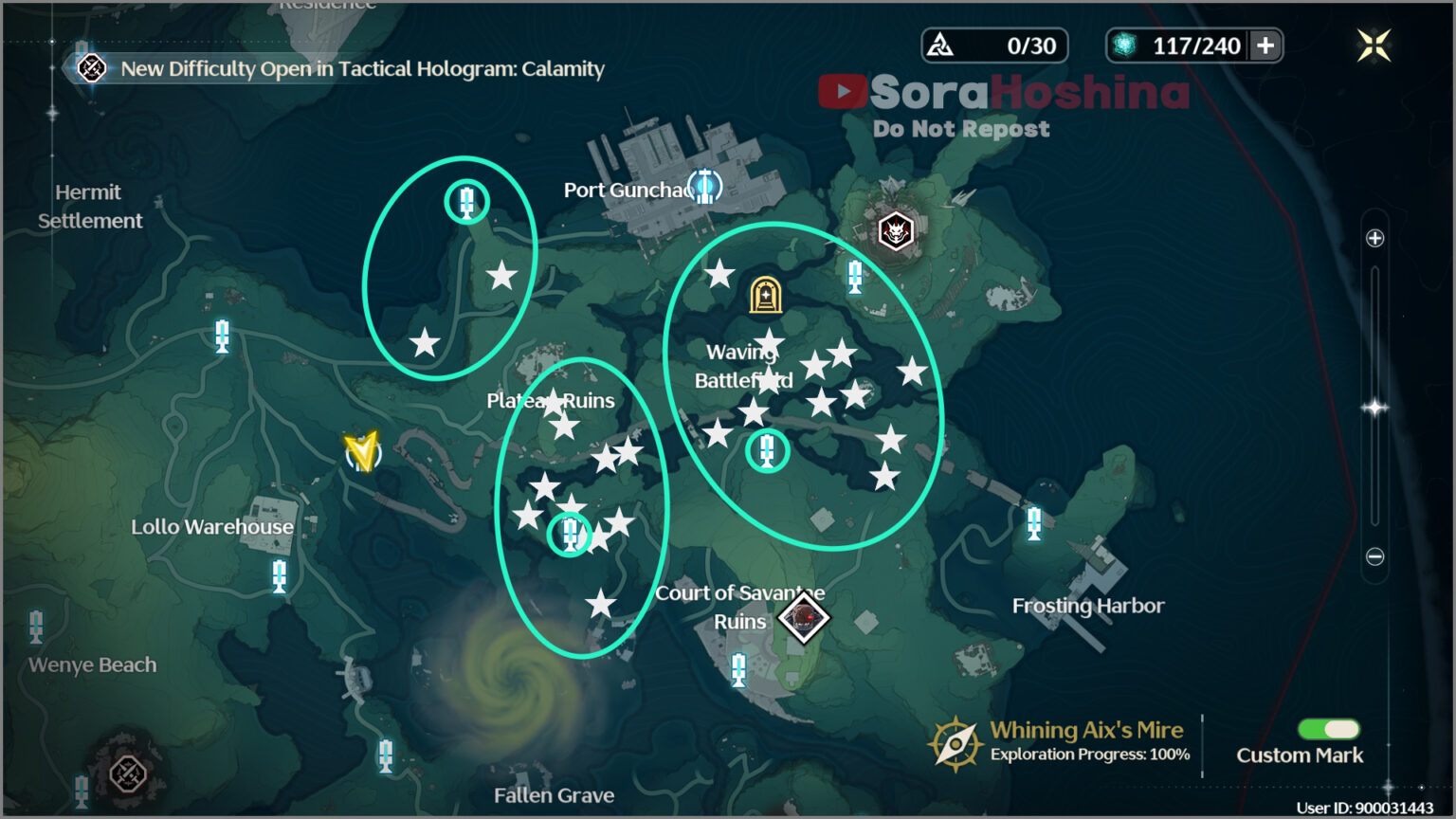Click the waypoint above Fallen Grave
The height and width of the screenshot is (819, 1456).
(385, 755)
